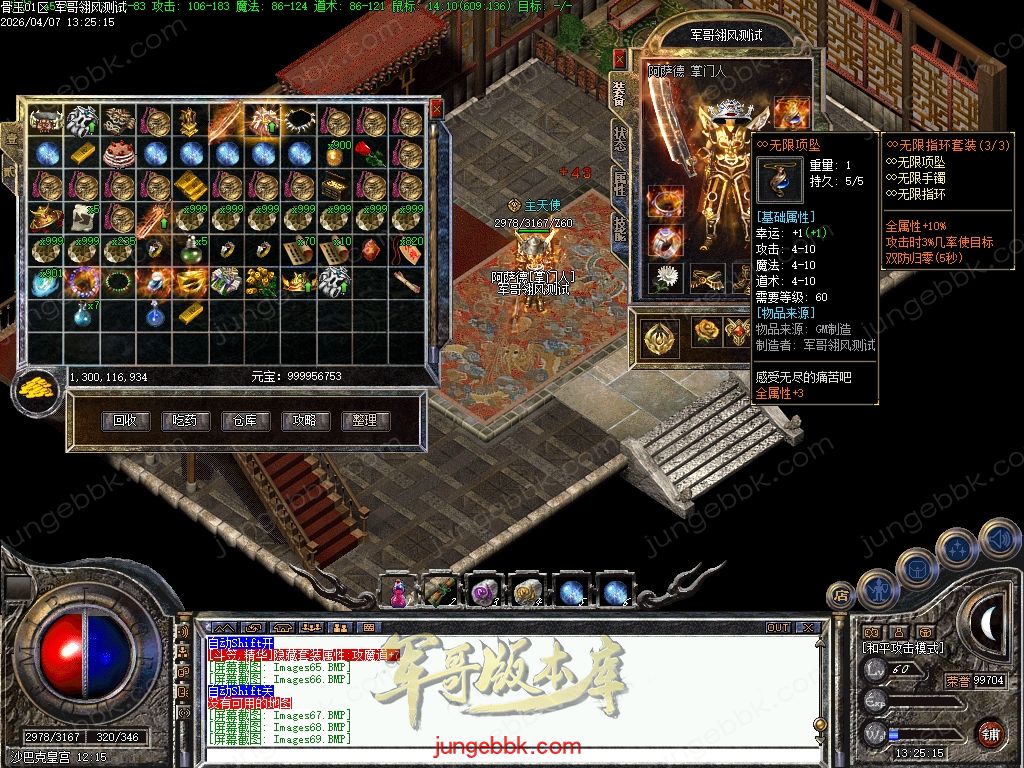Click the 回收 recycle button
Viewport: 1024px width, 768px height.
coord(126,421)
